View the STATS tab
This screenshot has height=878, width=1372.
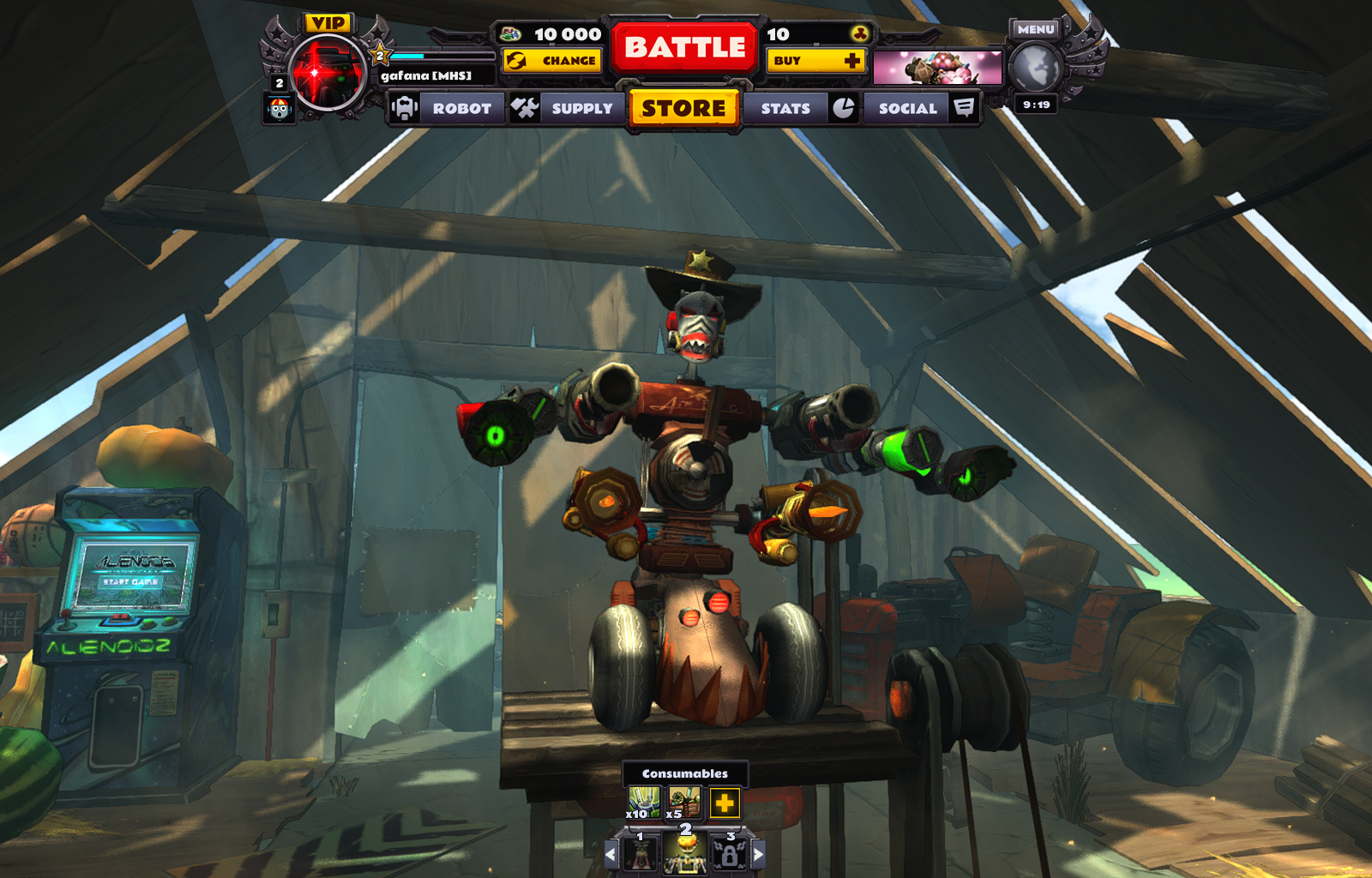(799, 109)
